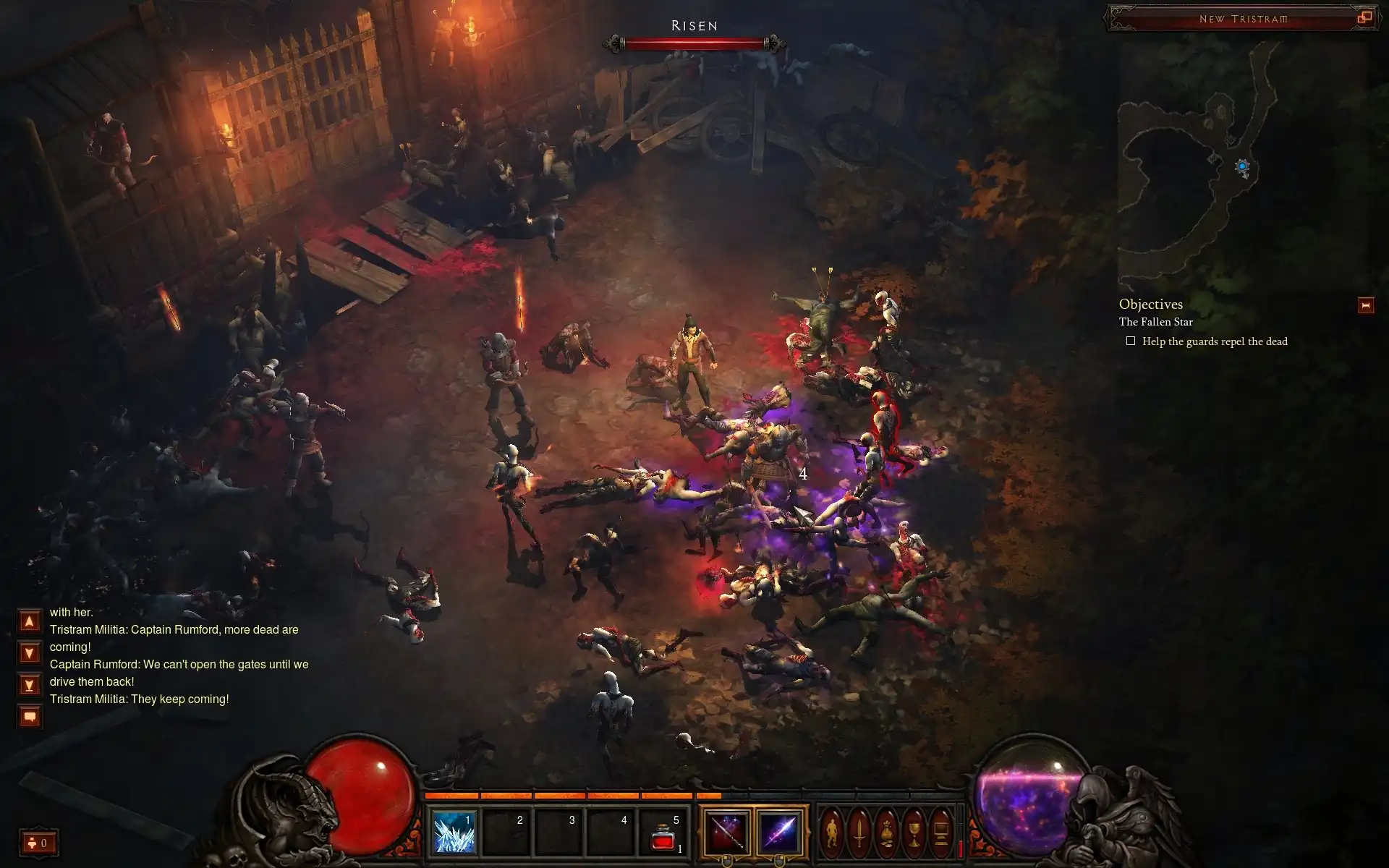Activate the ice shard skill in slot 1
Viewport: 1389px width, 868px height.
454,832
